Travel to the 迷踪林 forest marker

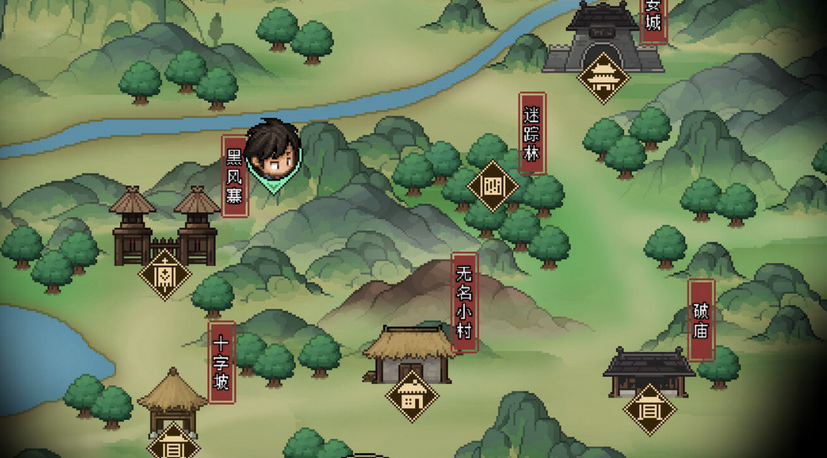click(492, 186)
